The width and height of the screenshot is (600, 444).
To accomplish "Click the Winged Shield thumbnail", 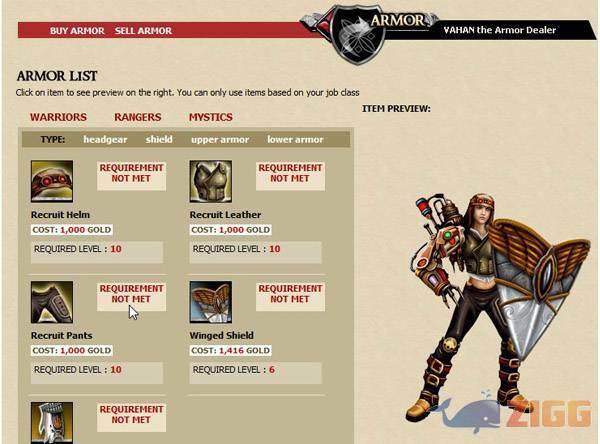I will 211,302.
